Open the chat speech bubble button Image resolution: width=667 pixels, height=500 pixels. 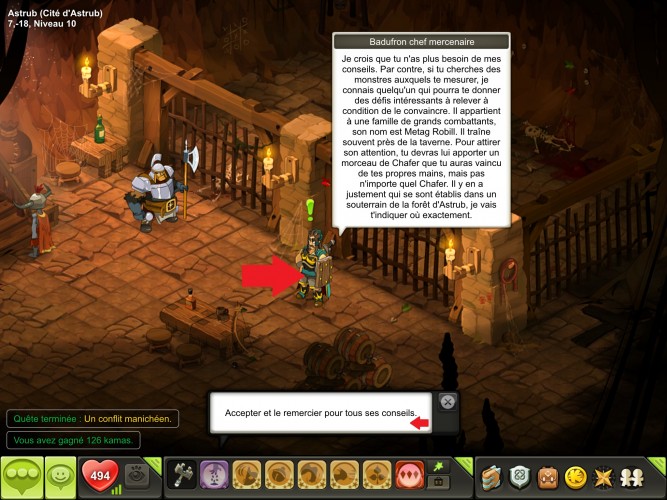23,477
